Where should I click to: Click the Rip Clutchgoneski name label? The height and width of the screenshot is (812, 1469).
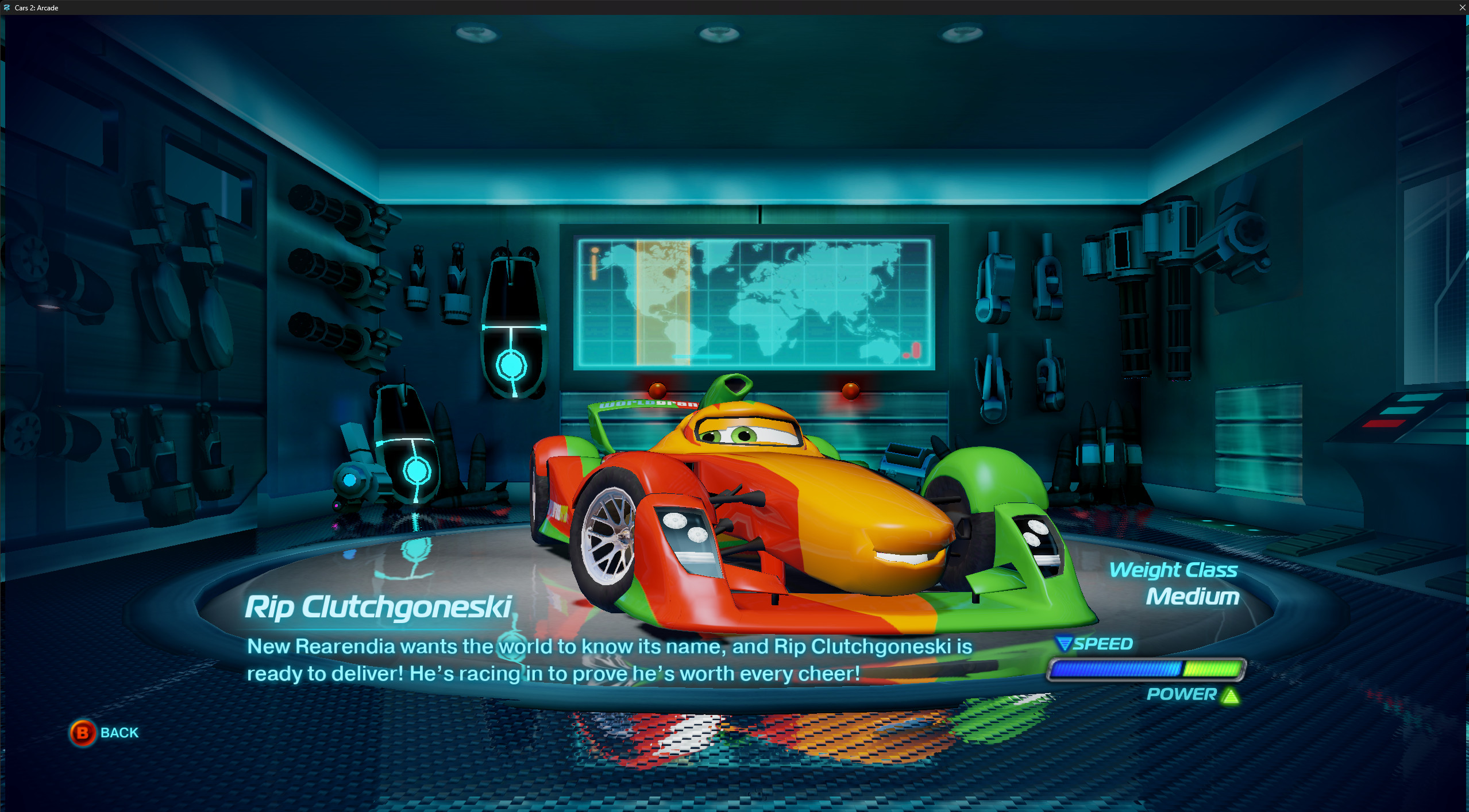tap(379, 607)
